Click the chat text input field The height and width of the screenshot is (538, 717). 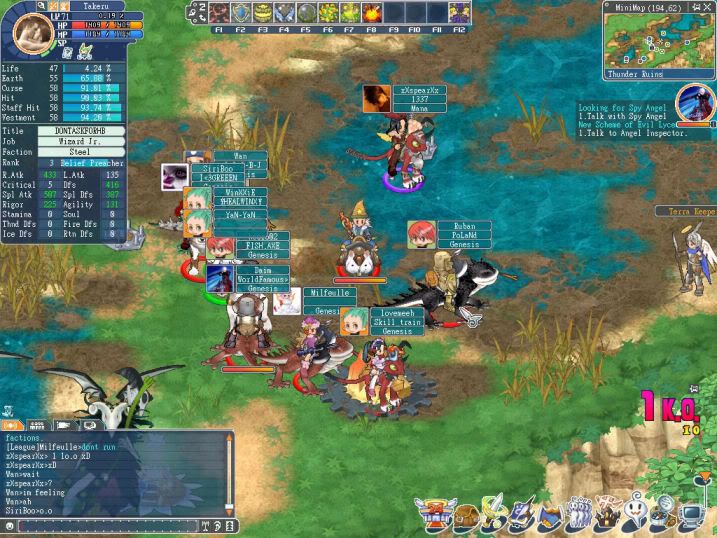[x=105, y=526]
